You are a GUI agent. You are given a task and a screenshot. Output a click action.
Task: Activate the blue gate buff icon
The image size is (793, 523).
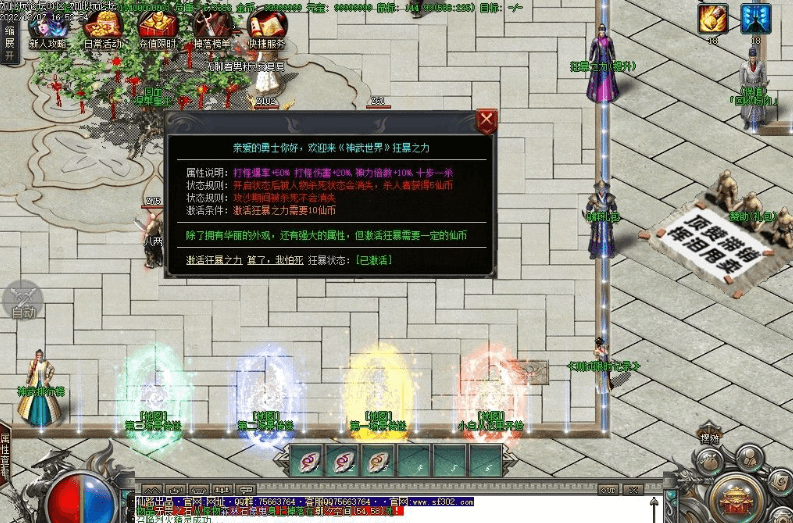(x=755, y=18)
